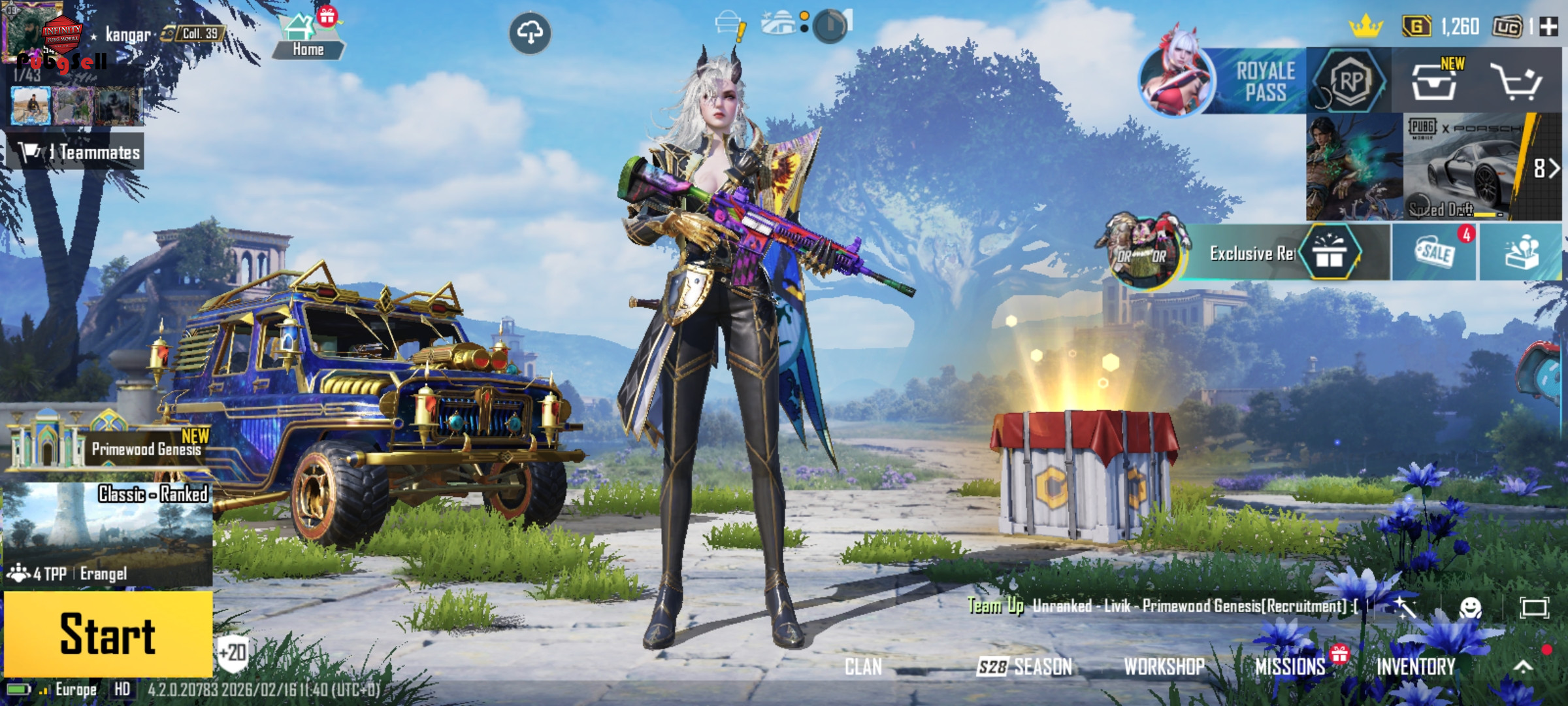Open the Missions menu

(1290, 667)
